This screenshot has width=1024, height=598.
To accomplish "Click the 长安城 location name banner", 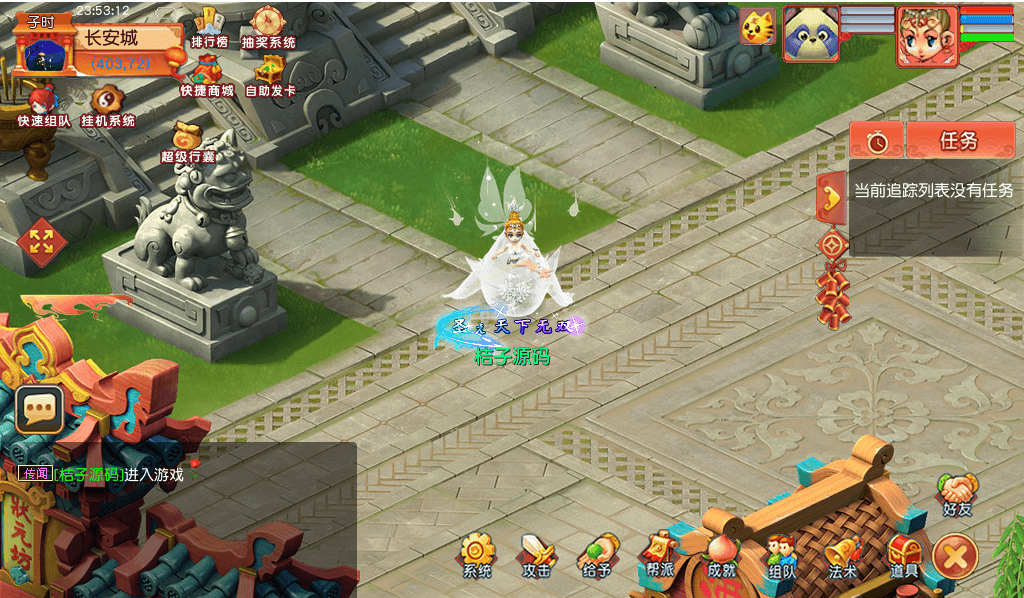I will point(110,39).
